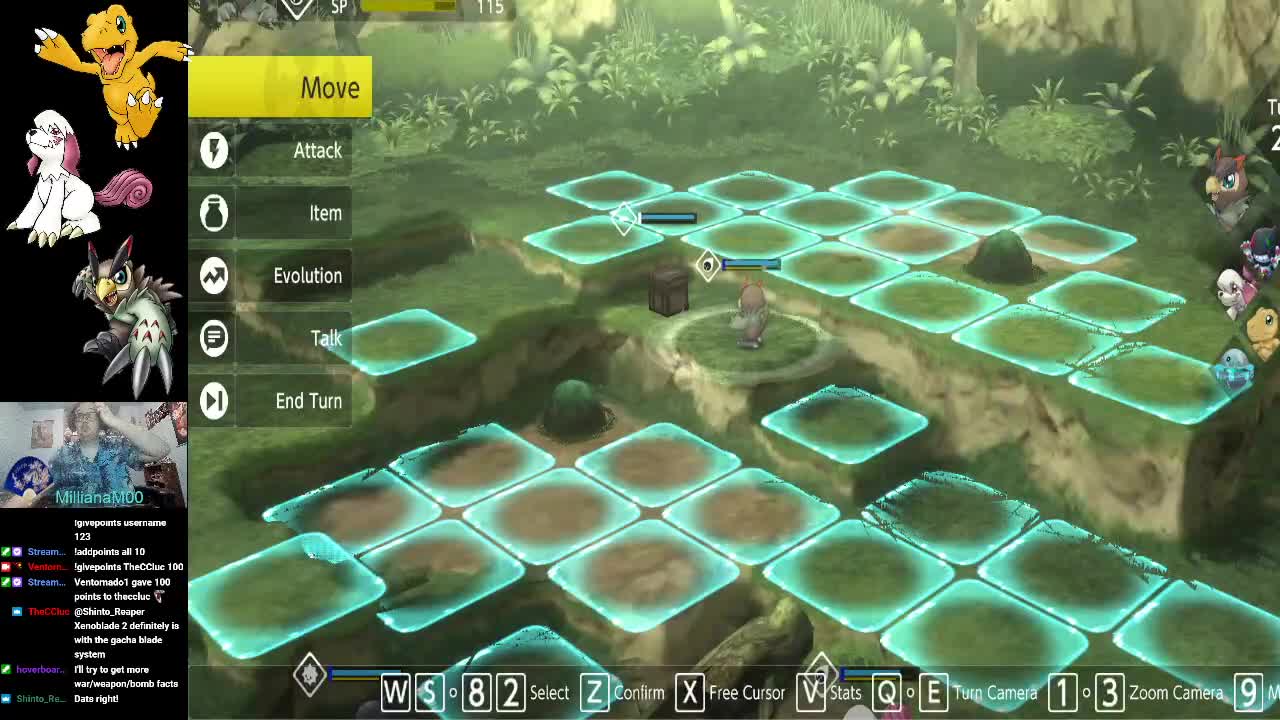The height and width of the screenshot is (720, 1280).
Task: Click the 3 Zoom Camera key icon
Action: click(x=1111, y=691)
